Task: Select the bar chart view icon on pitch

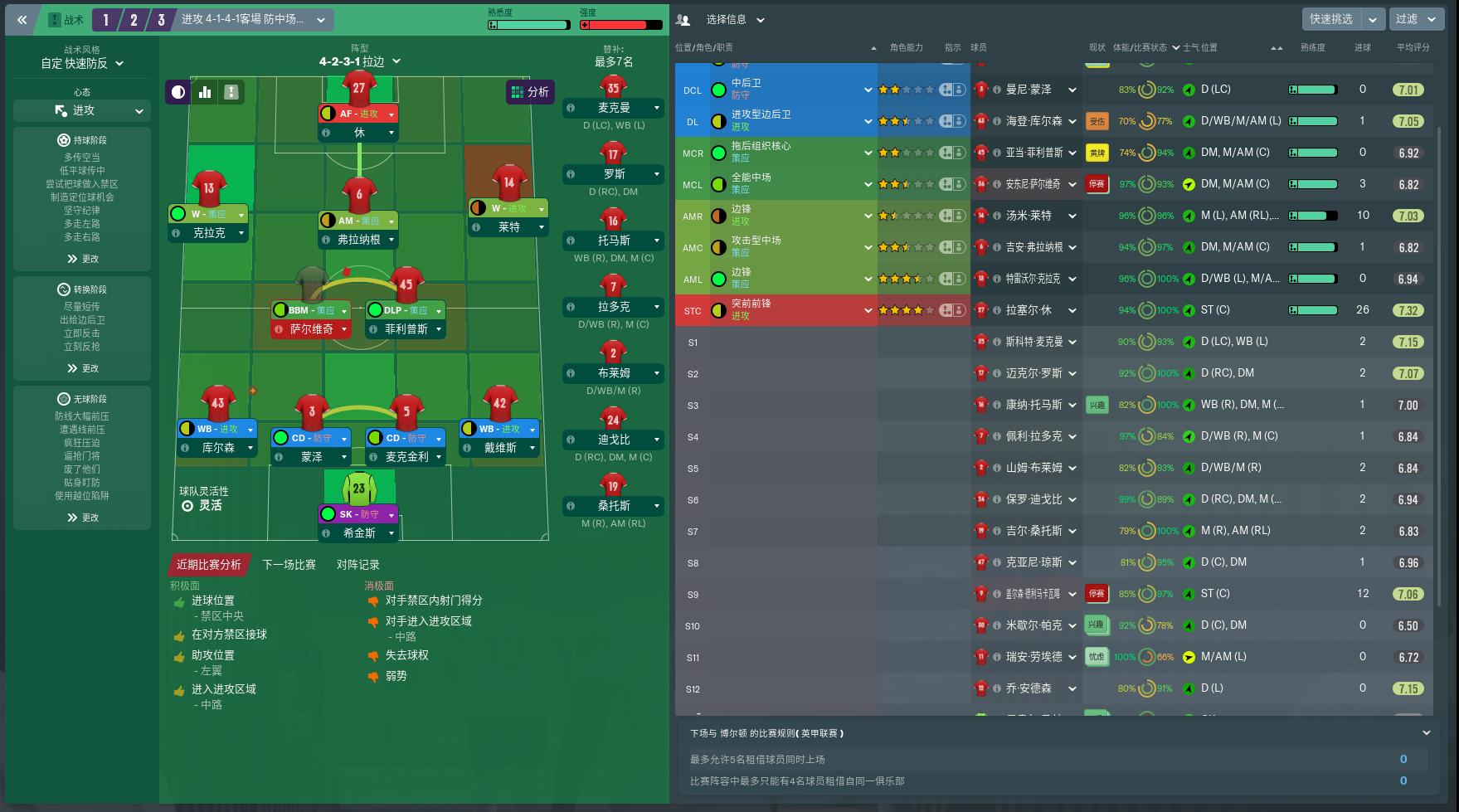Action: 205,92
